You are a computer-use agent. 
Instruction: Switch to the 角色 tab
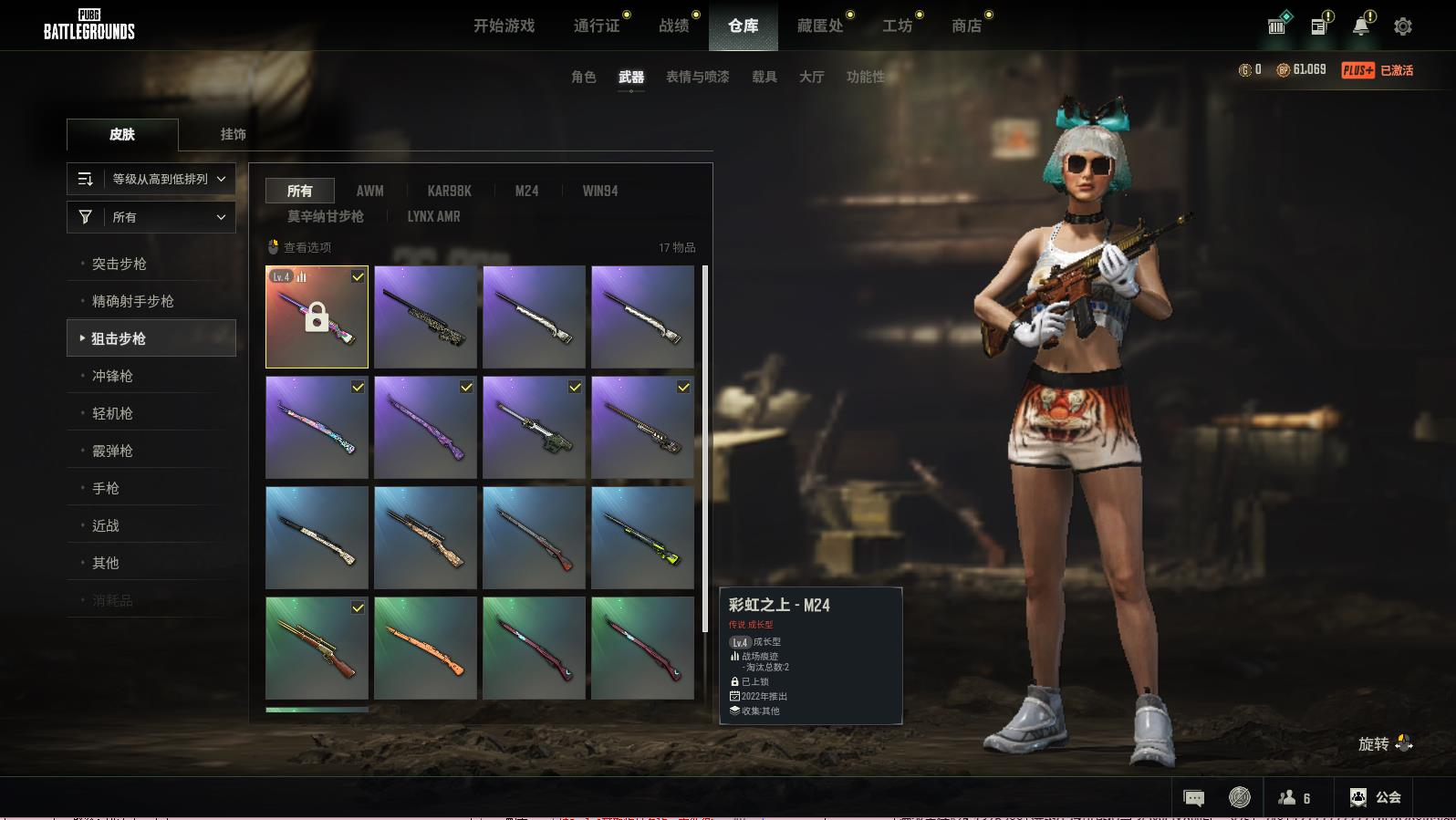click(583, 77)
